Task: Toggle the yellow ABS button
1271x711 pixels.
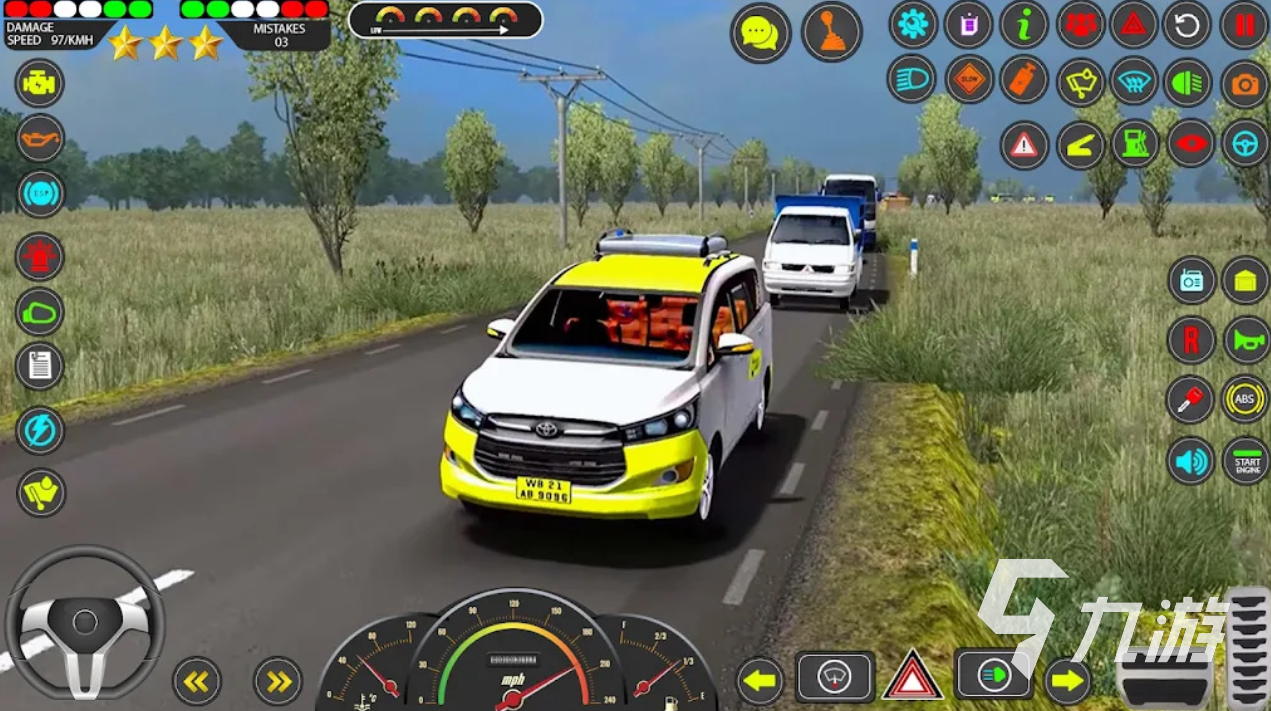Action: (1245, 399)
